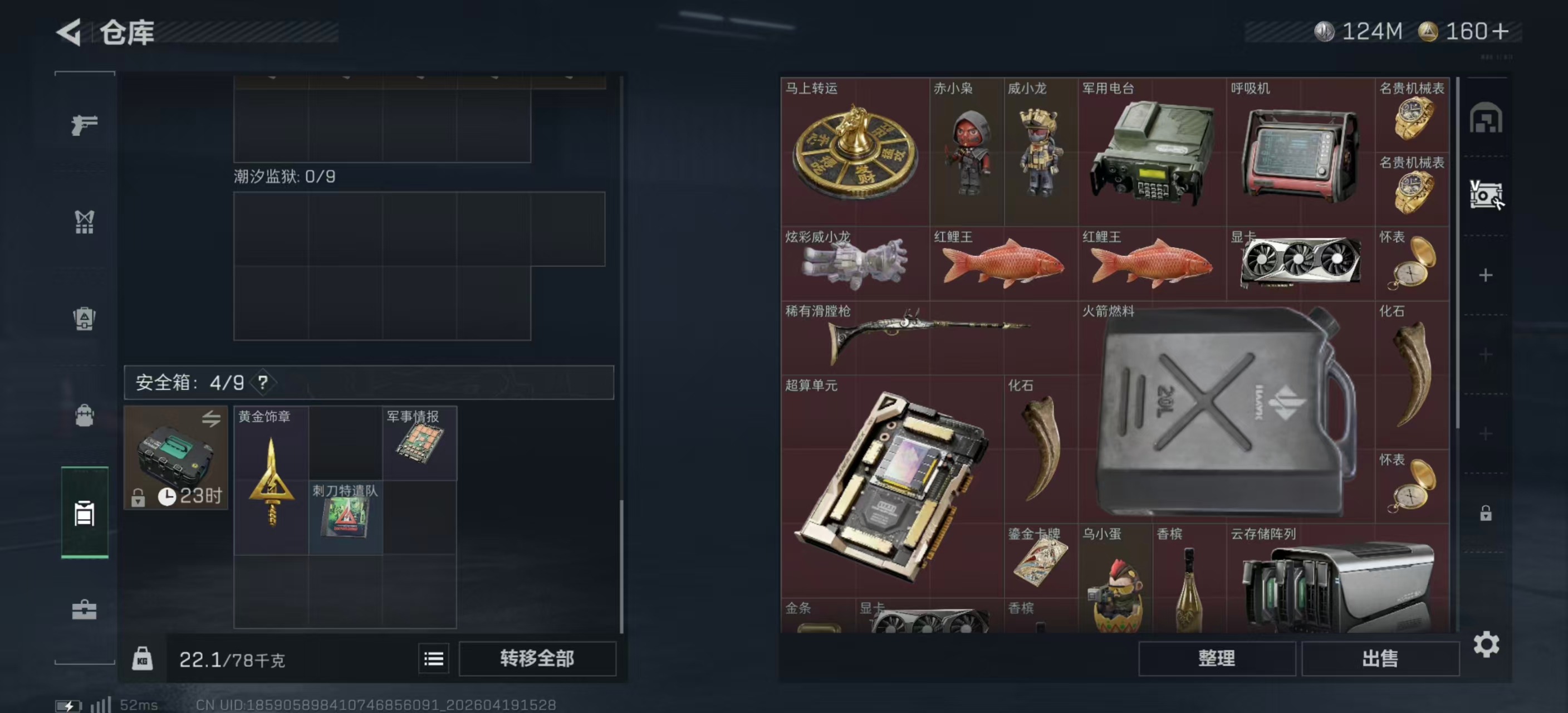1568x713 pixels.
Task: Switch to list view beside weight indicator
Action: pos(433,659)
